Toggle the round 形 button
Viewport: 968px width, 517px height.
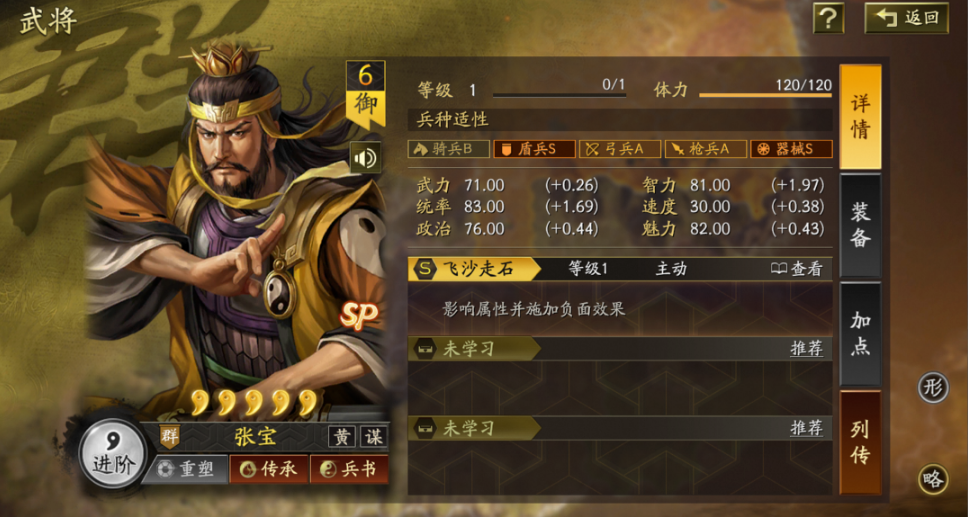[933, 389]
